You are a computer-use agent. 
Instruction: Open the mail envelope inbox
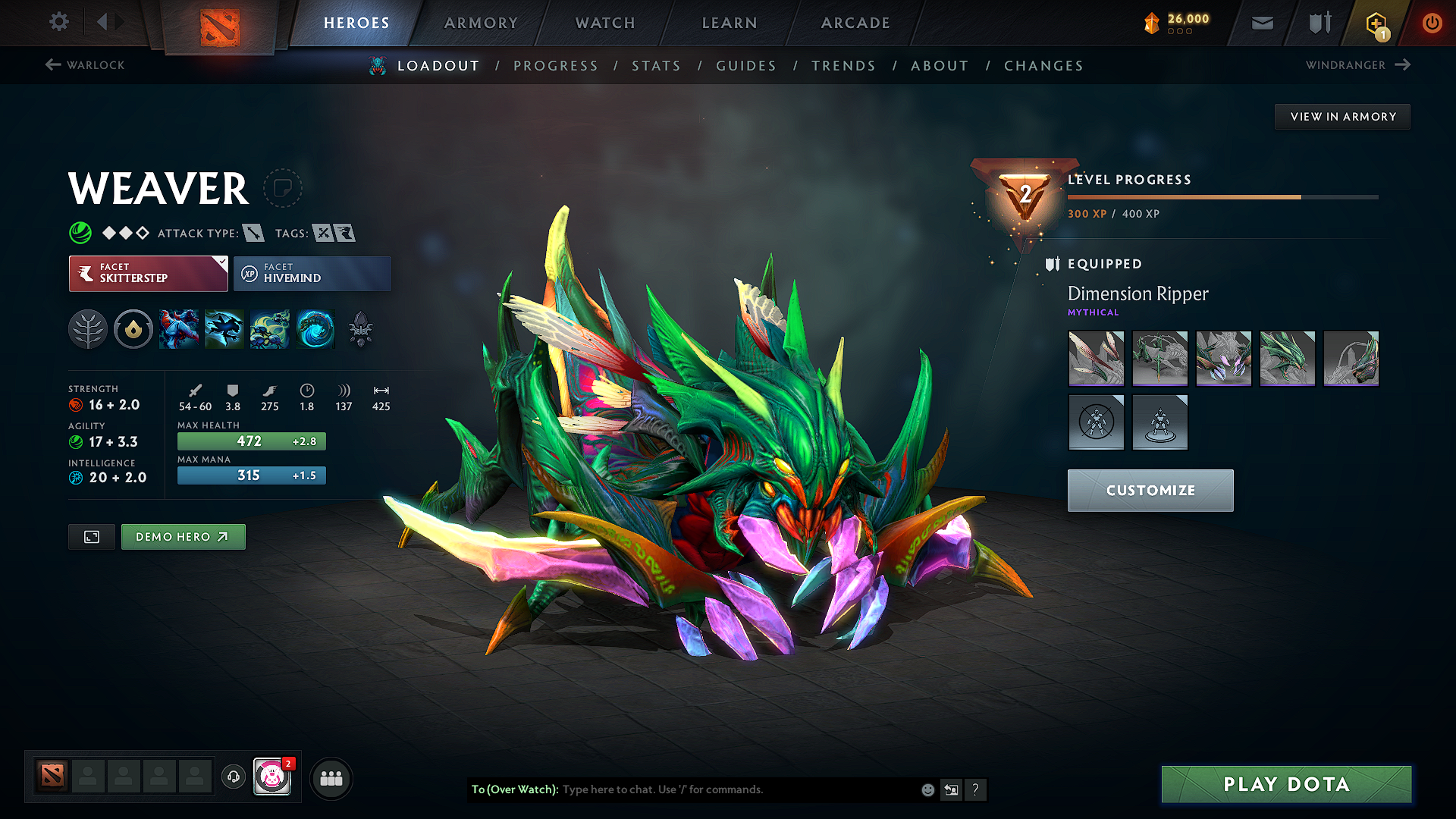[1263, 23]
